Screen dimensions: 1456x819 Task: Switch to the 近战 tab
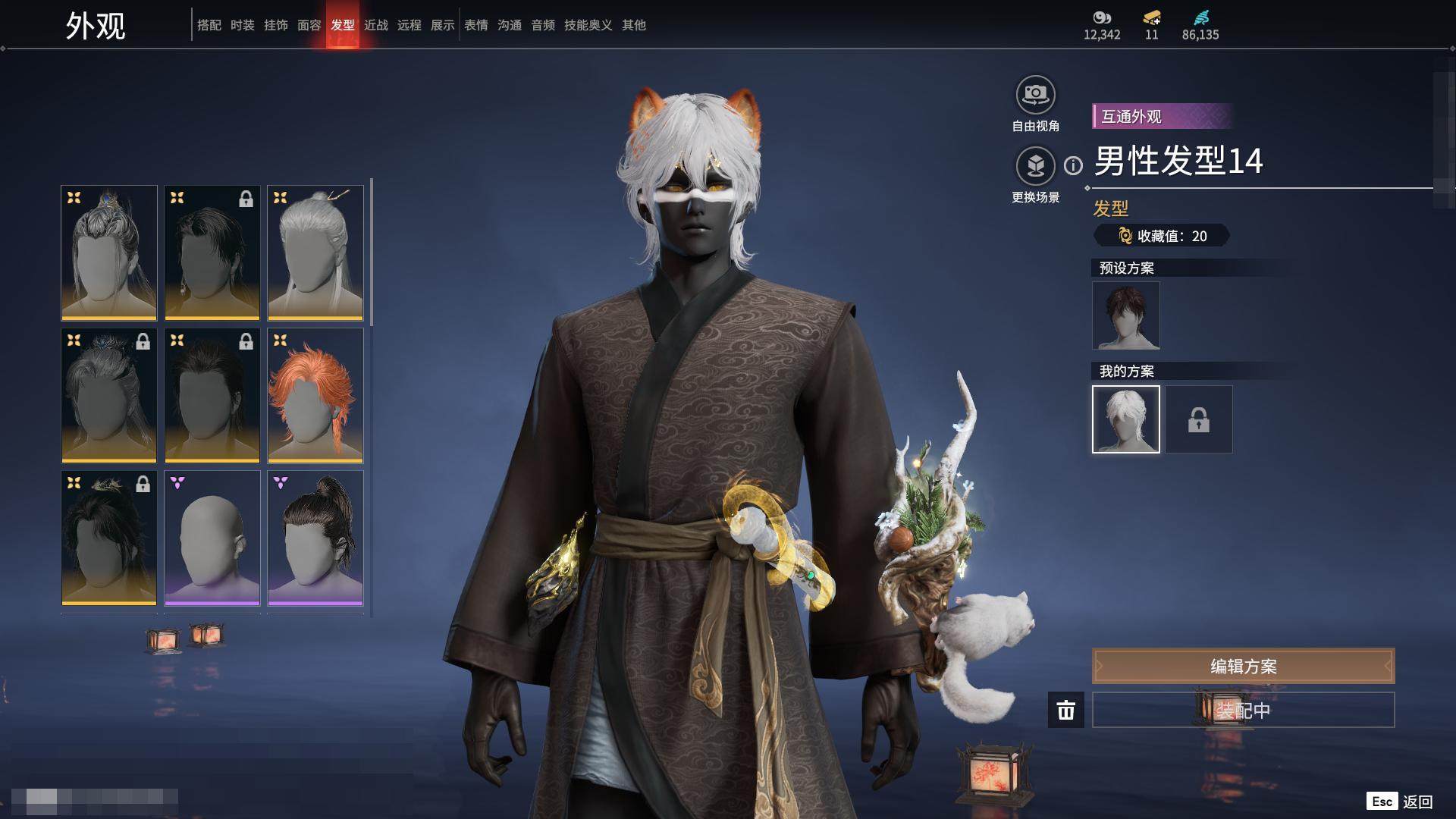point(376,25)
